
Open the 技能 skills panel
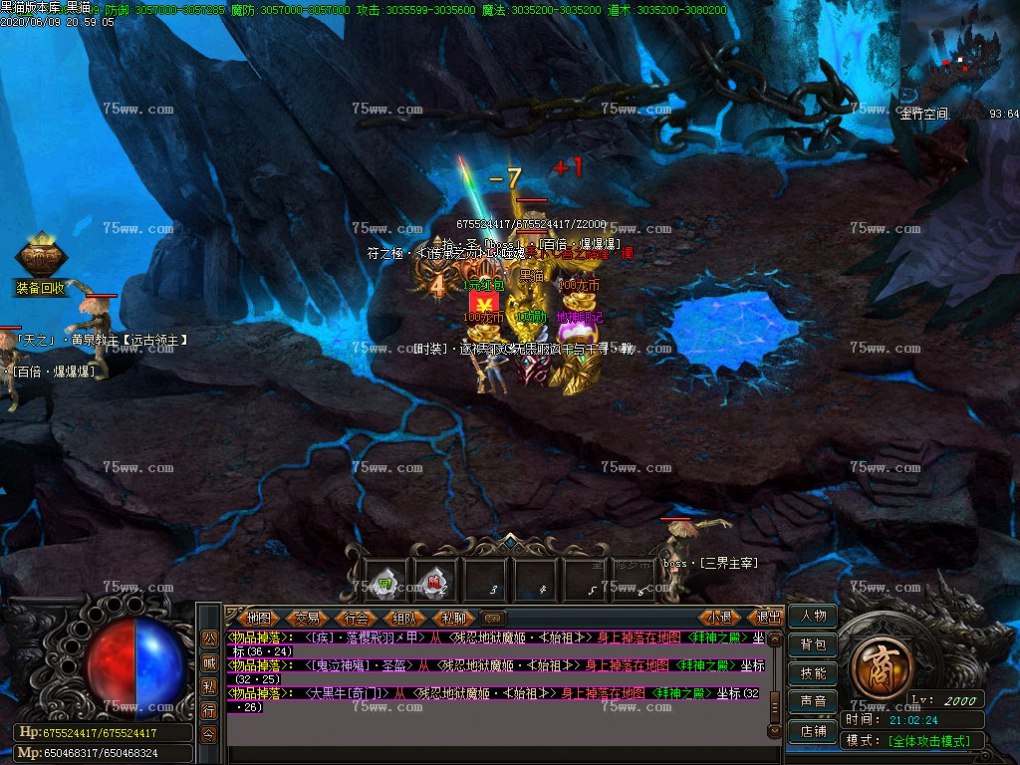813,673
